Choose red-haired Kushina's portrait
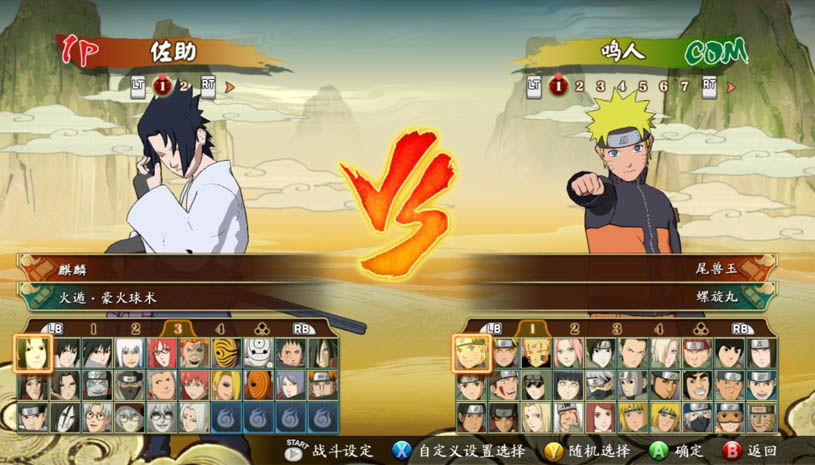Viewport: 815px width, 465px height. [x=601, y=416]
